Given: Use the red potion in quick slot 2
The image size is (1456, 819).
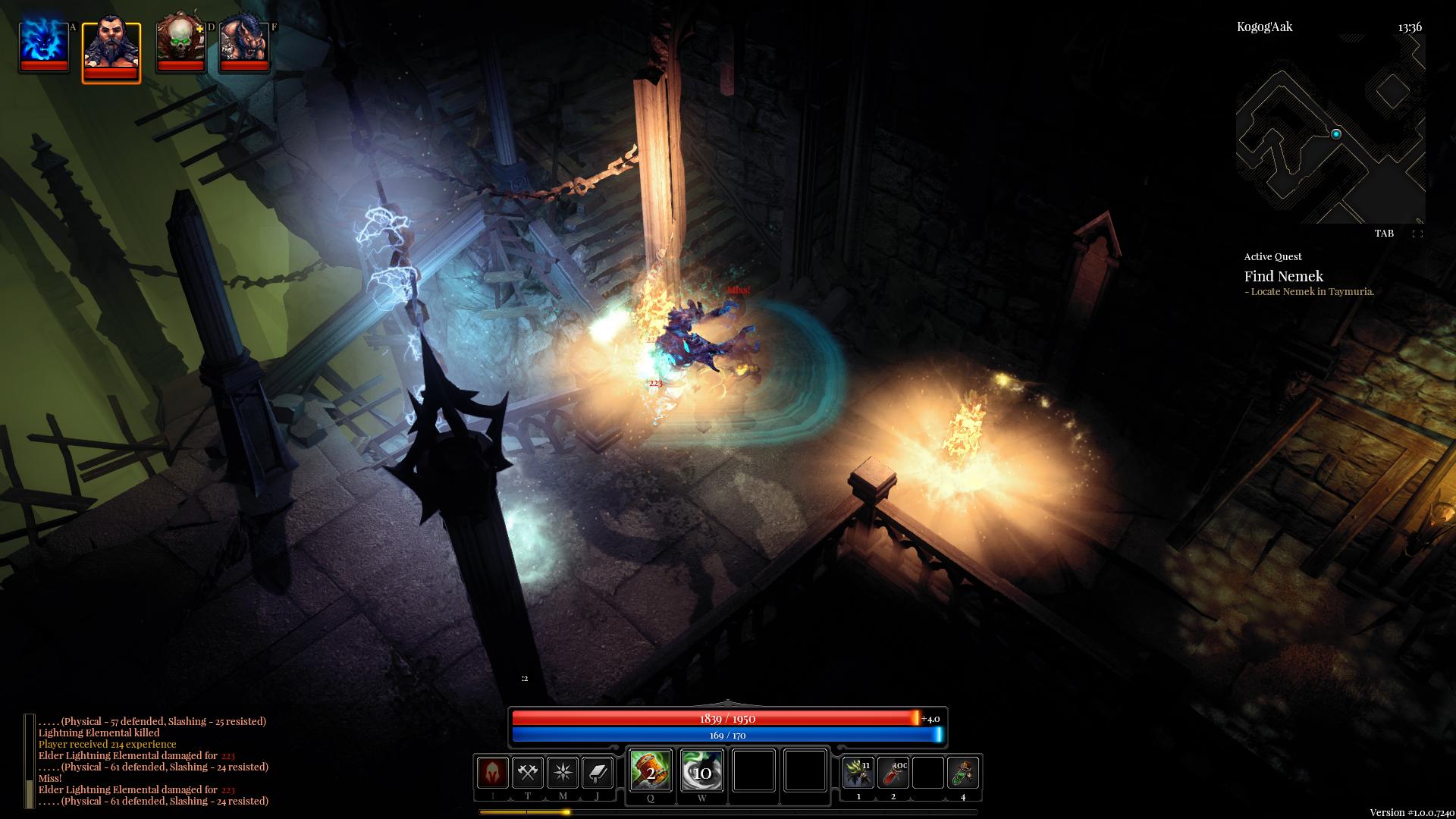Looking at the screenshot, I should 893,773.
